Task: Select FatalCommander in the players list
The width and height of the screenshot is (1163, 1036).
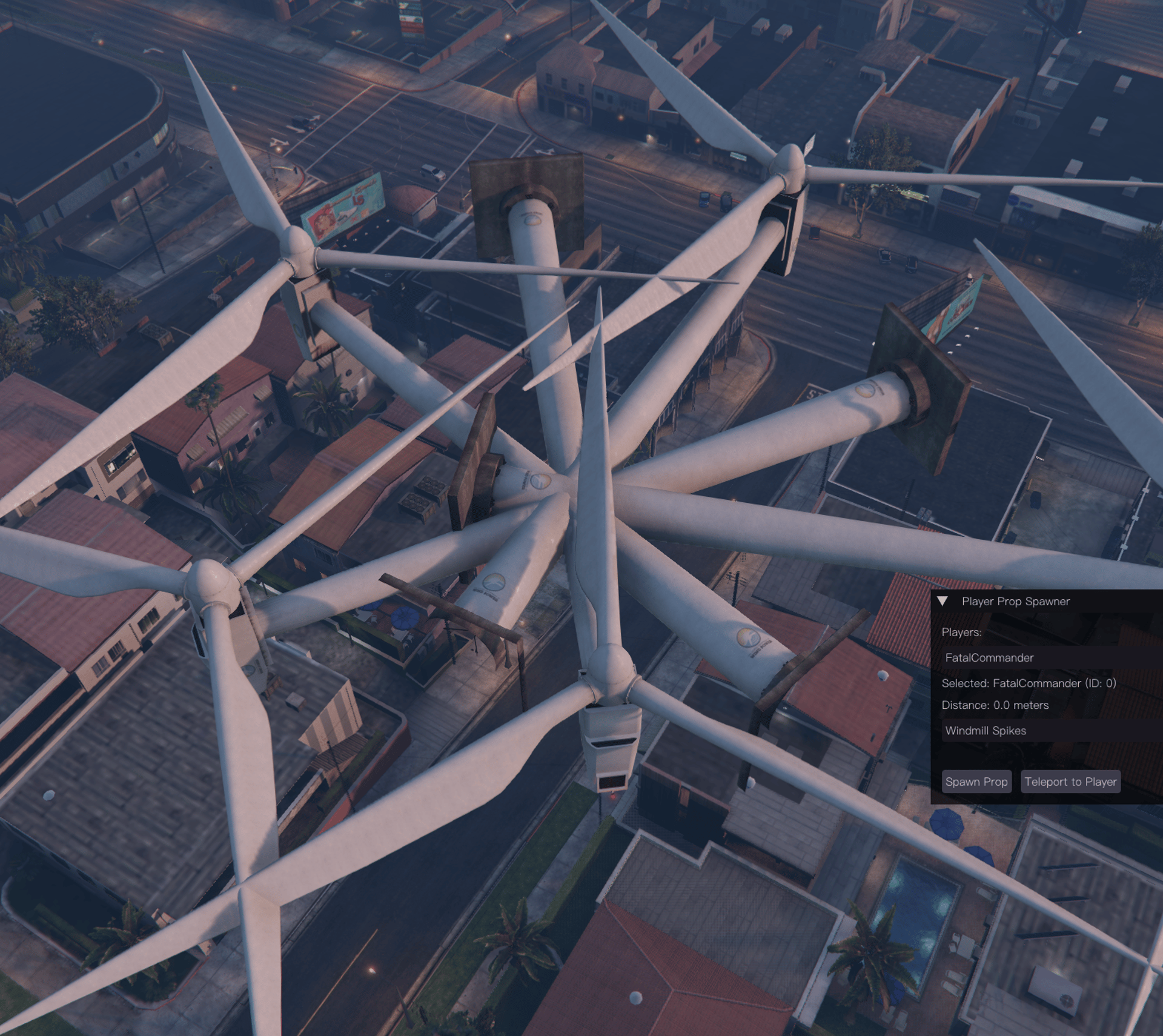Action: (x=989, y=657)
